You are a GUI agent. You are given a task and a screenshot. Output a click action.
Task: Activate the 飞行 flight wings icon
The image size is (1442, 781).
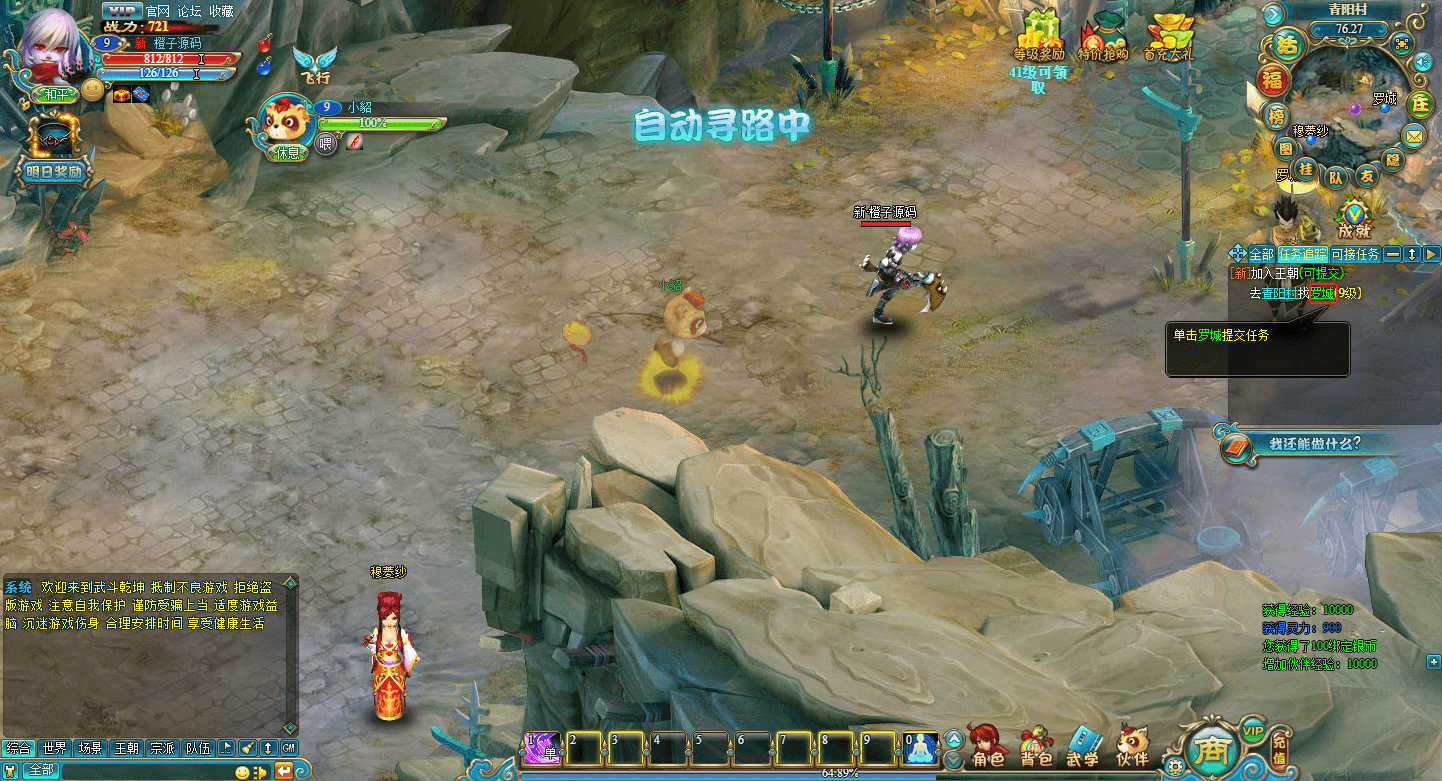point(314,63)
